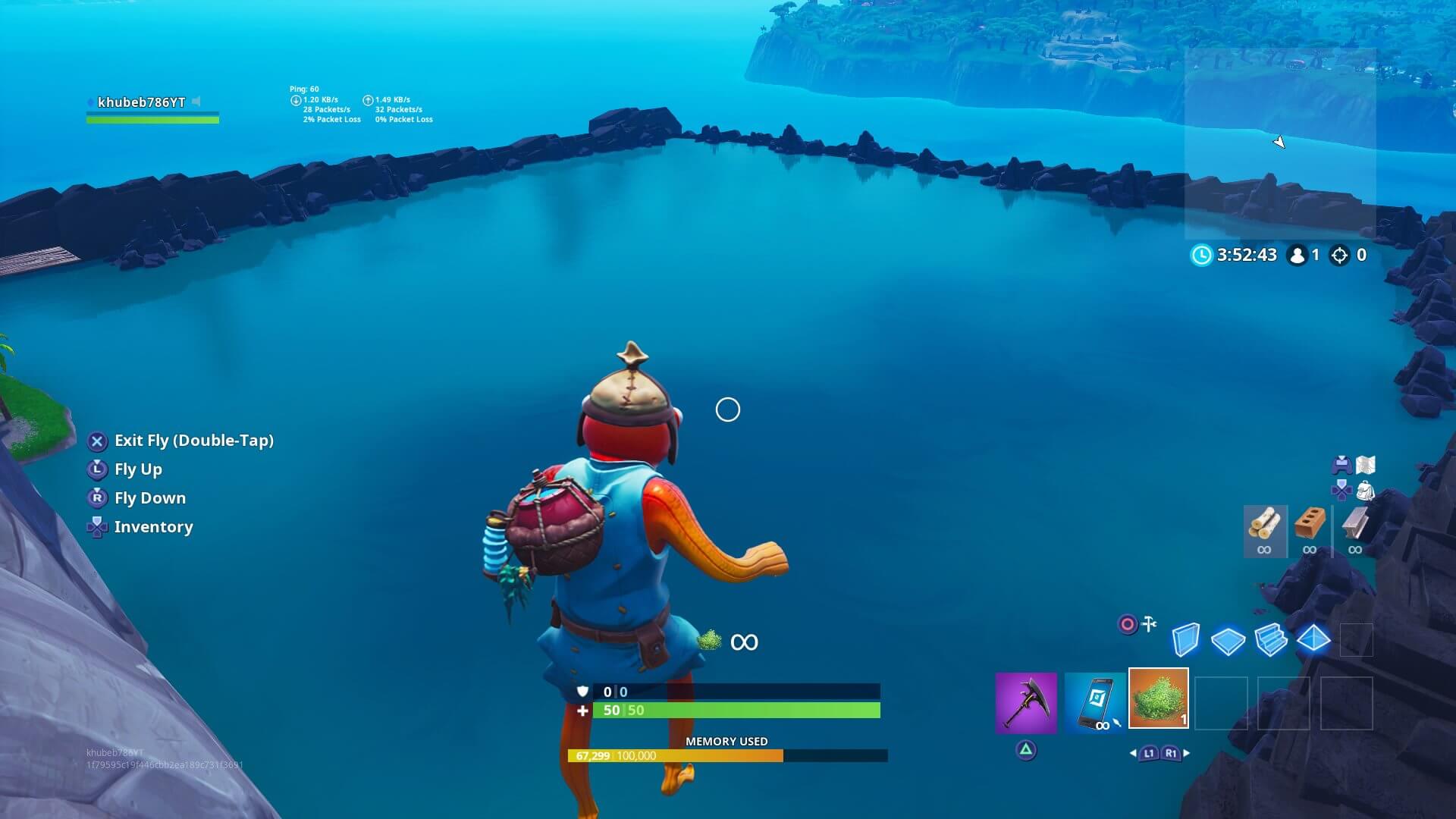The width and height of the screenshot is (1456, 819).
Task: Enable Fly Up via the L3 prompt
Action: 96,469
